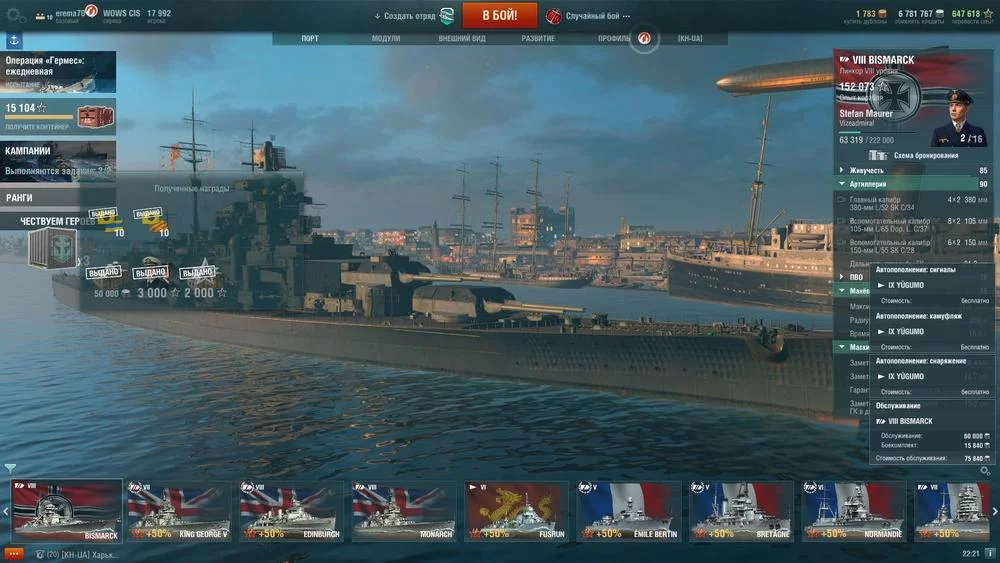Expand the Живучесть stats section
This screenshot has height=563, width=1000.
(x=866, y=171)
